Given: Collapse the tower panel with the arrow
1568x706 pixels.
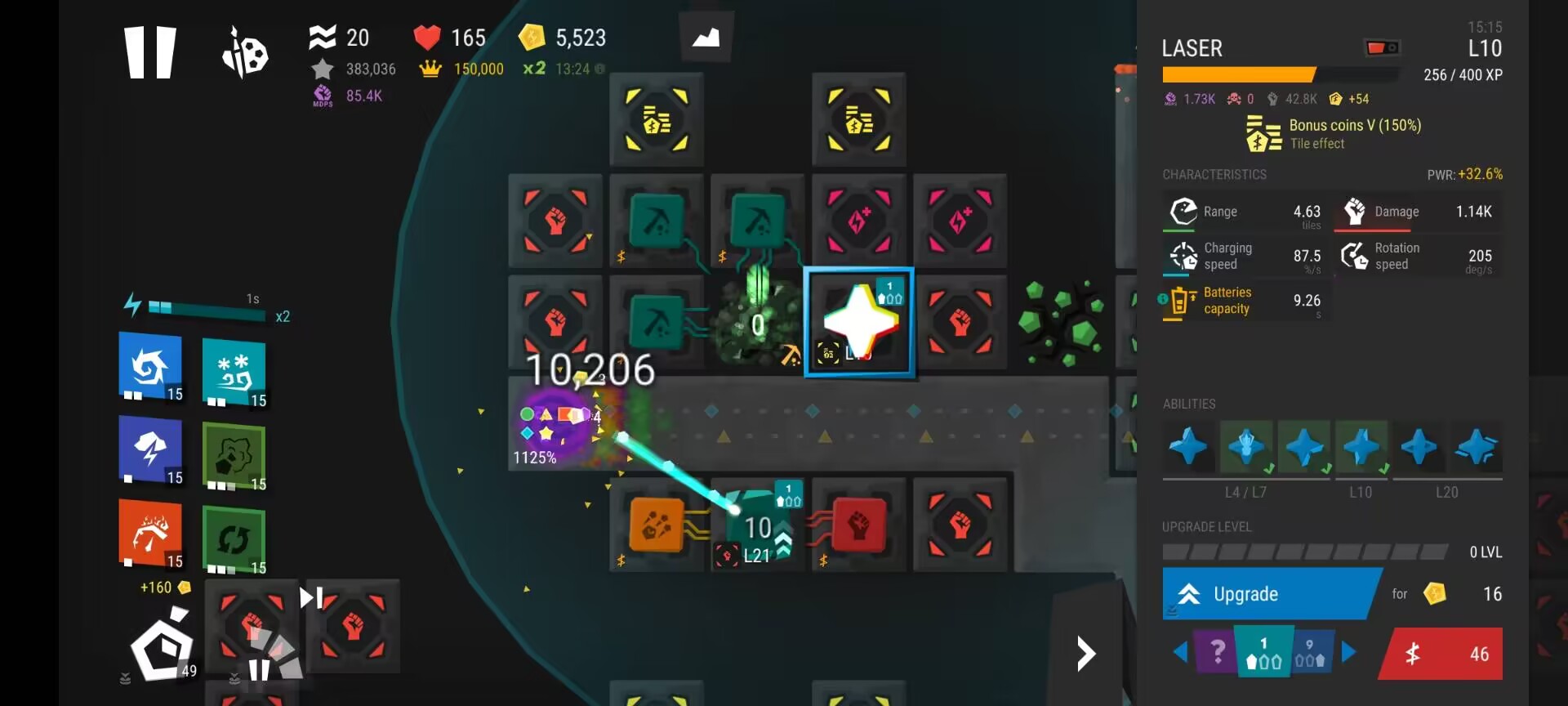Looking at the screenshot, I should 1085,653.
